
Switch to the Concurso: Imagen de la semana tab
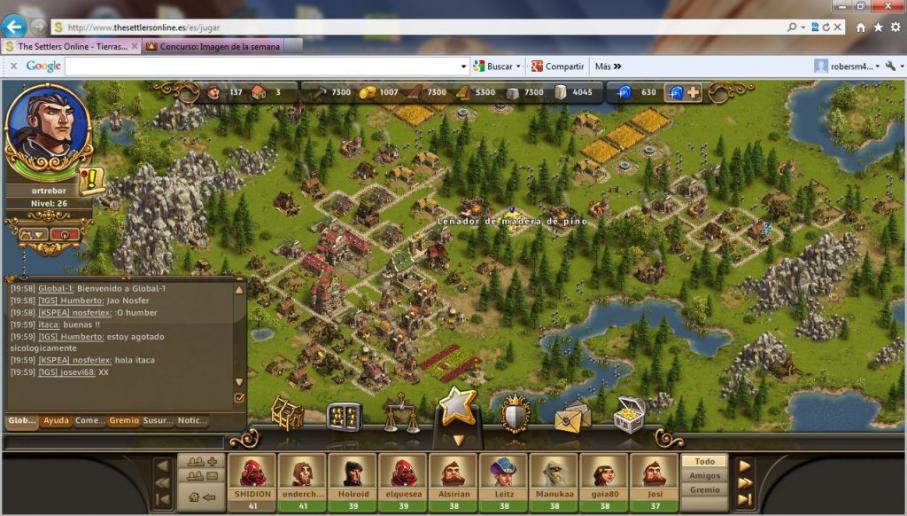click(x=212, y=46)
